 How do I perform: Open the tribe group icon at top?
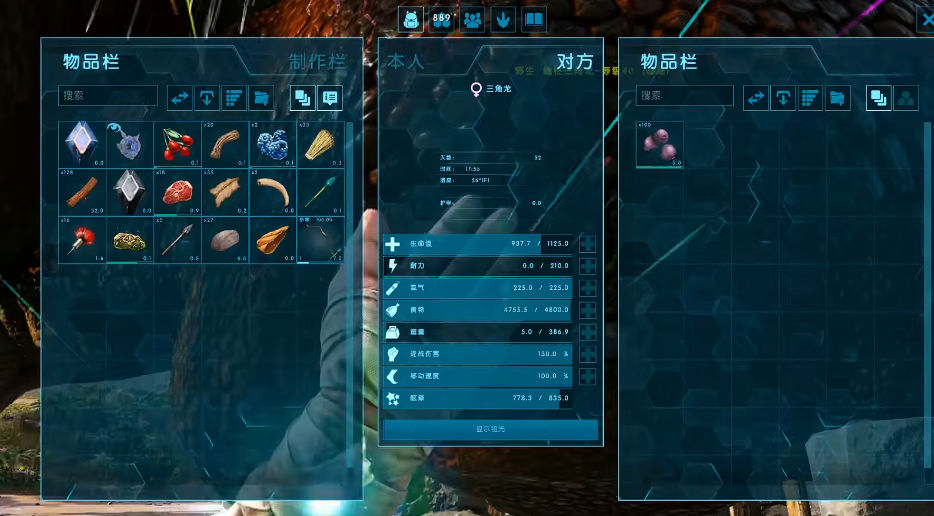pos(473,19)
